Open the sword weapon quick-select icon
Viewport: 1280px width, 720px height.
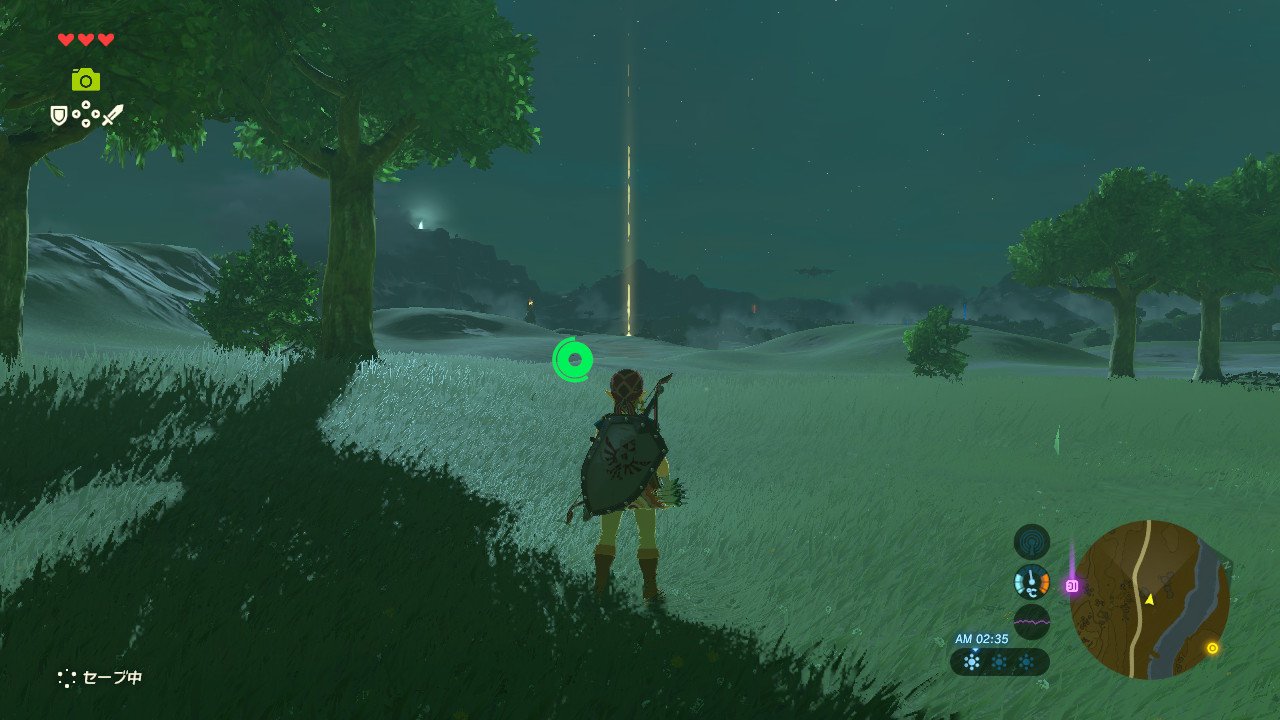click(112, 115)
